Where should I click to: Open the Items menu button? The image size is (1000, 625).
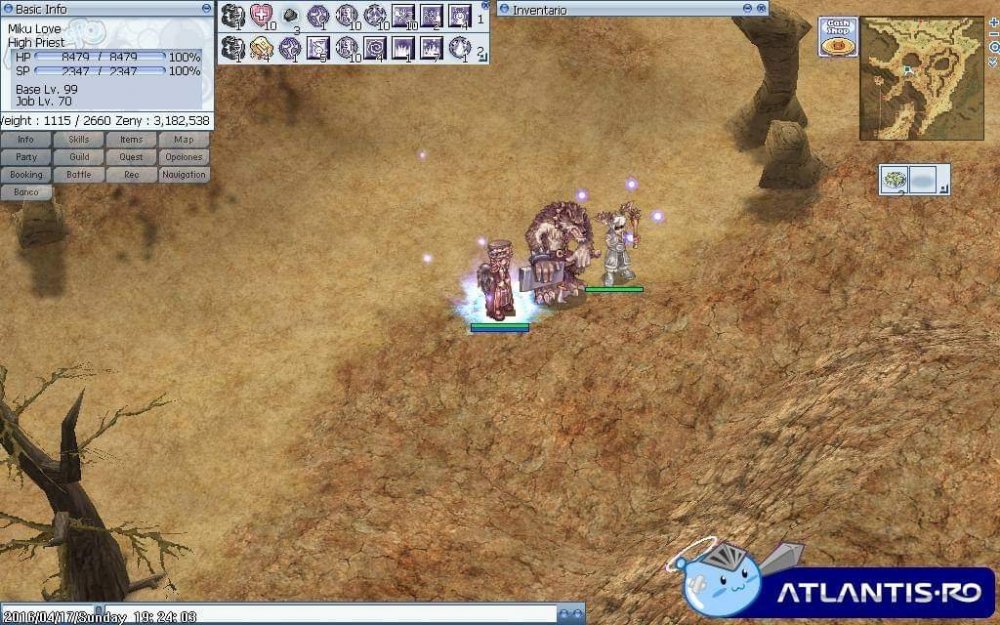pos(132,140)
